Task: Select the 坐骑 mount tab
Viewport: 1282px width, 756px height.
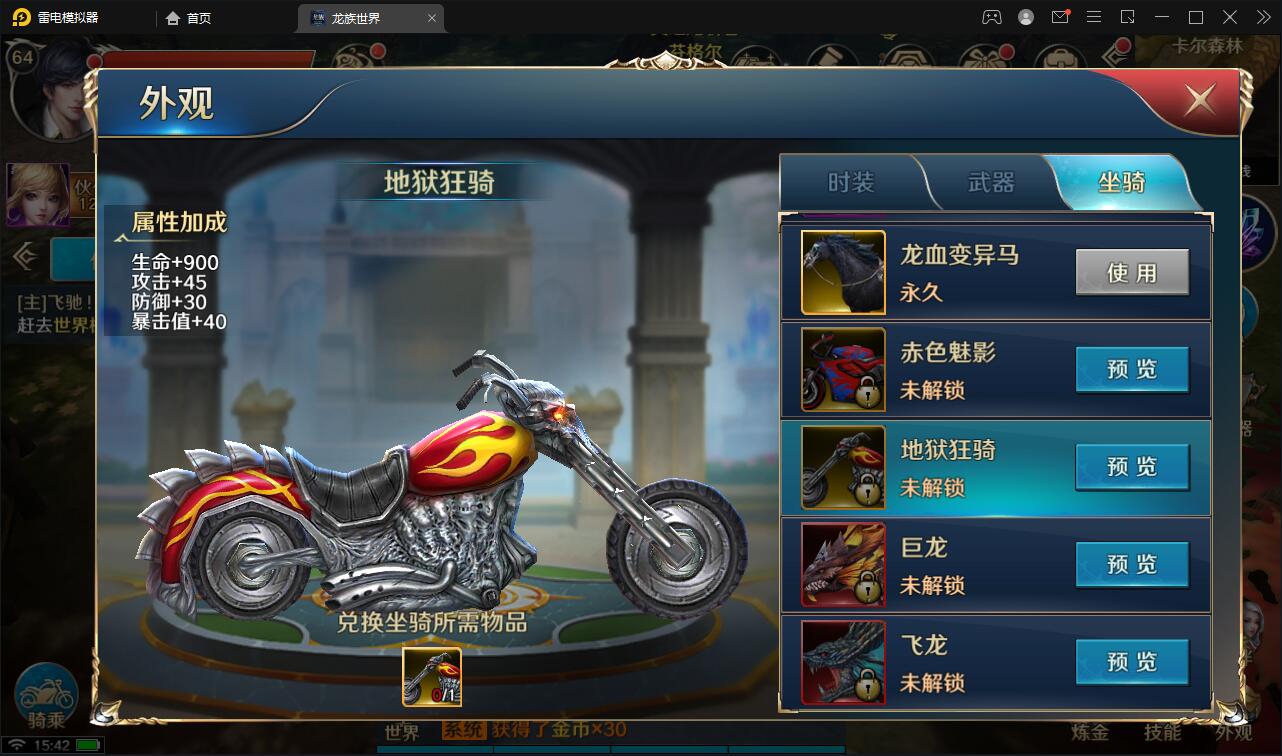Action: coord(1121,182)
